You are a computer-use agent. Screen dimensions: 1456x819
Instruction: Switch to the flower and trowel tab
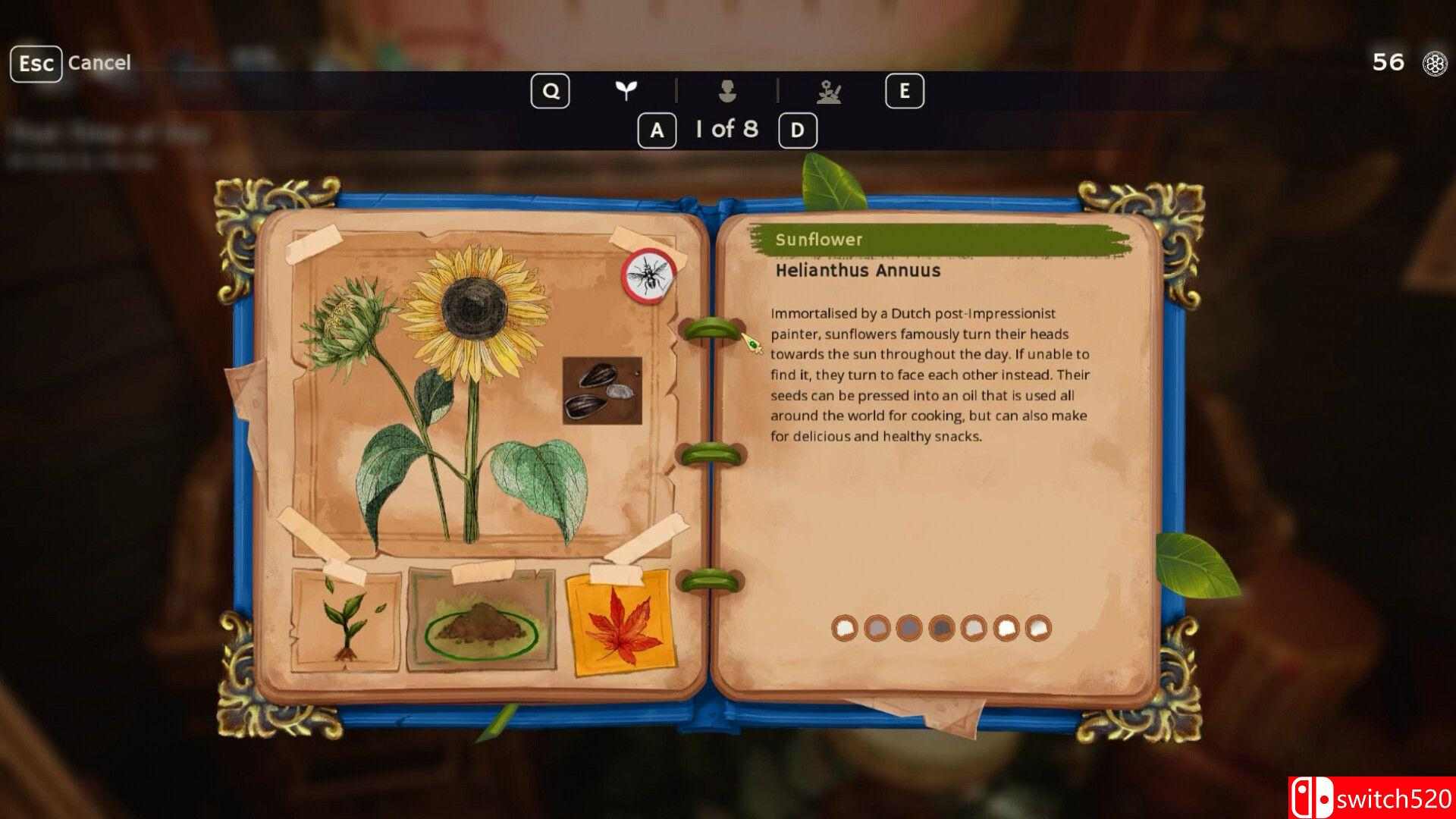829,92
